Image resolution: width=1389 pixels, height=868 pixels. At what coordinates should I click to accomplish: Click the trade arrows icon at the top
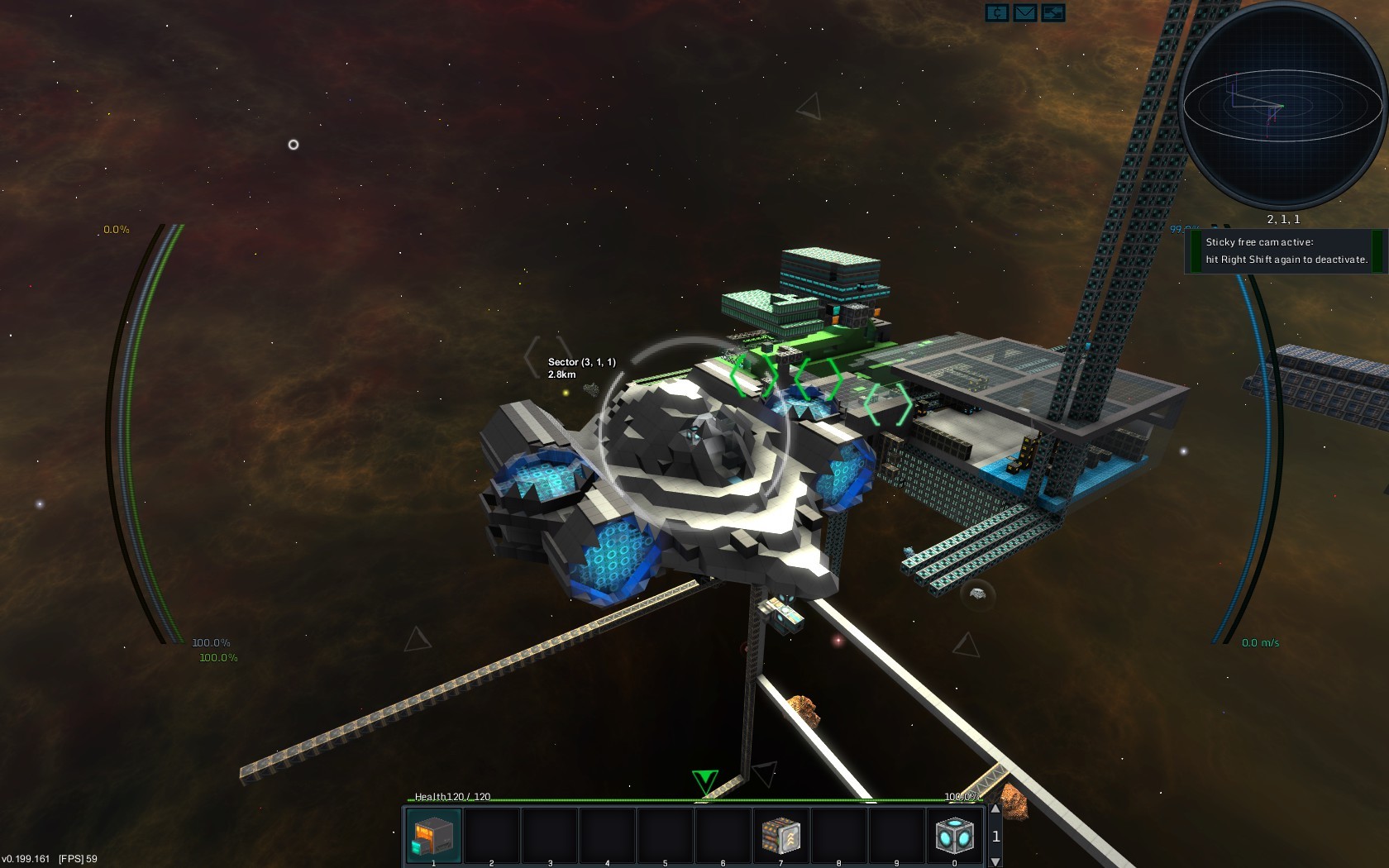[x=1052, y=12]
